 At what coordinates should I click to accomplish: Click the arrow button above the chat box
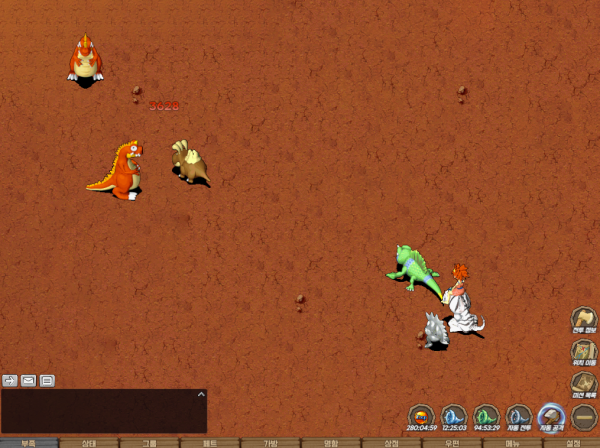click(x=10, y=380)
